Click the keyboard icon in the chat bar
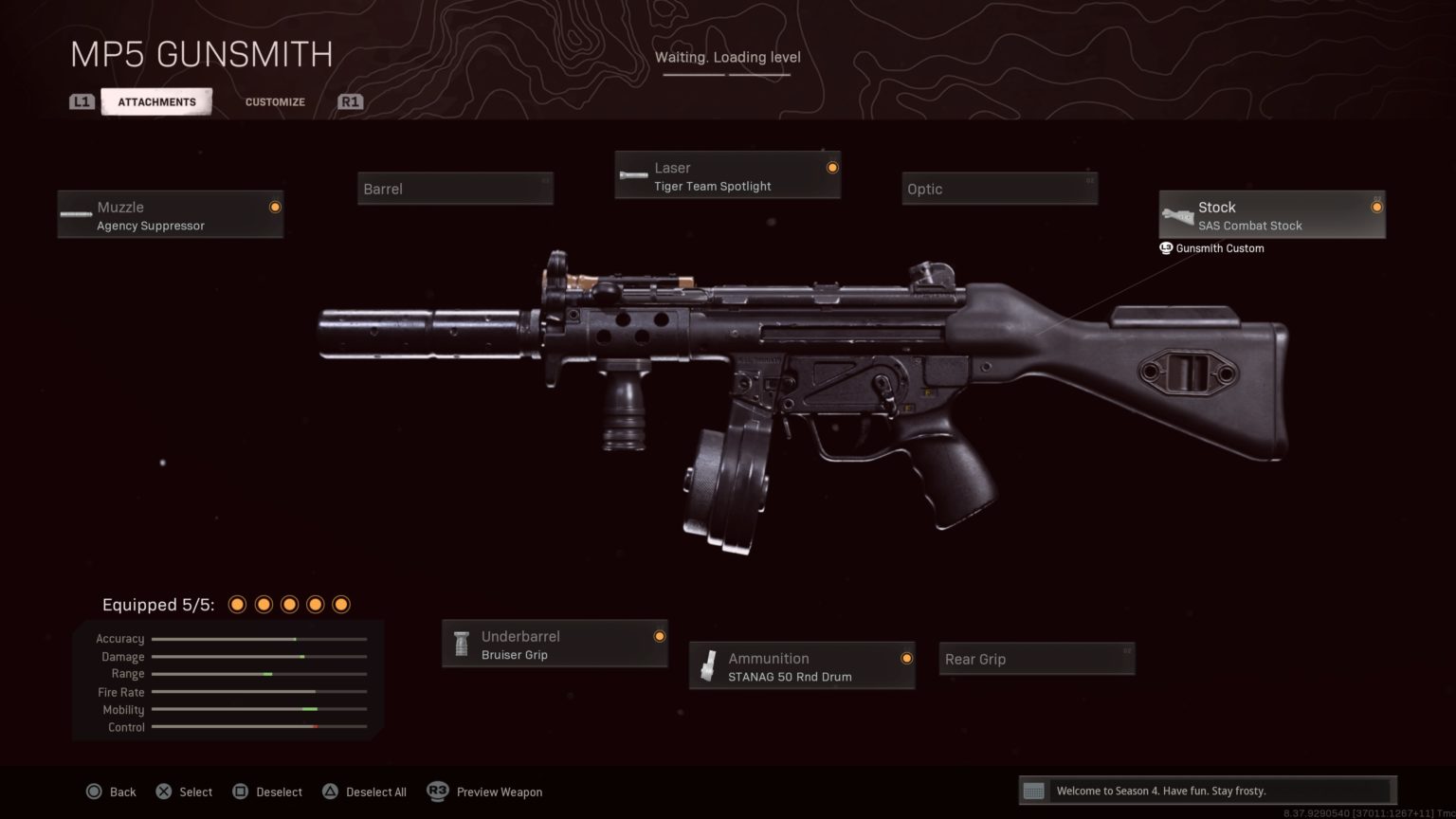 (x=1033, y=790)
